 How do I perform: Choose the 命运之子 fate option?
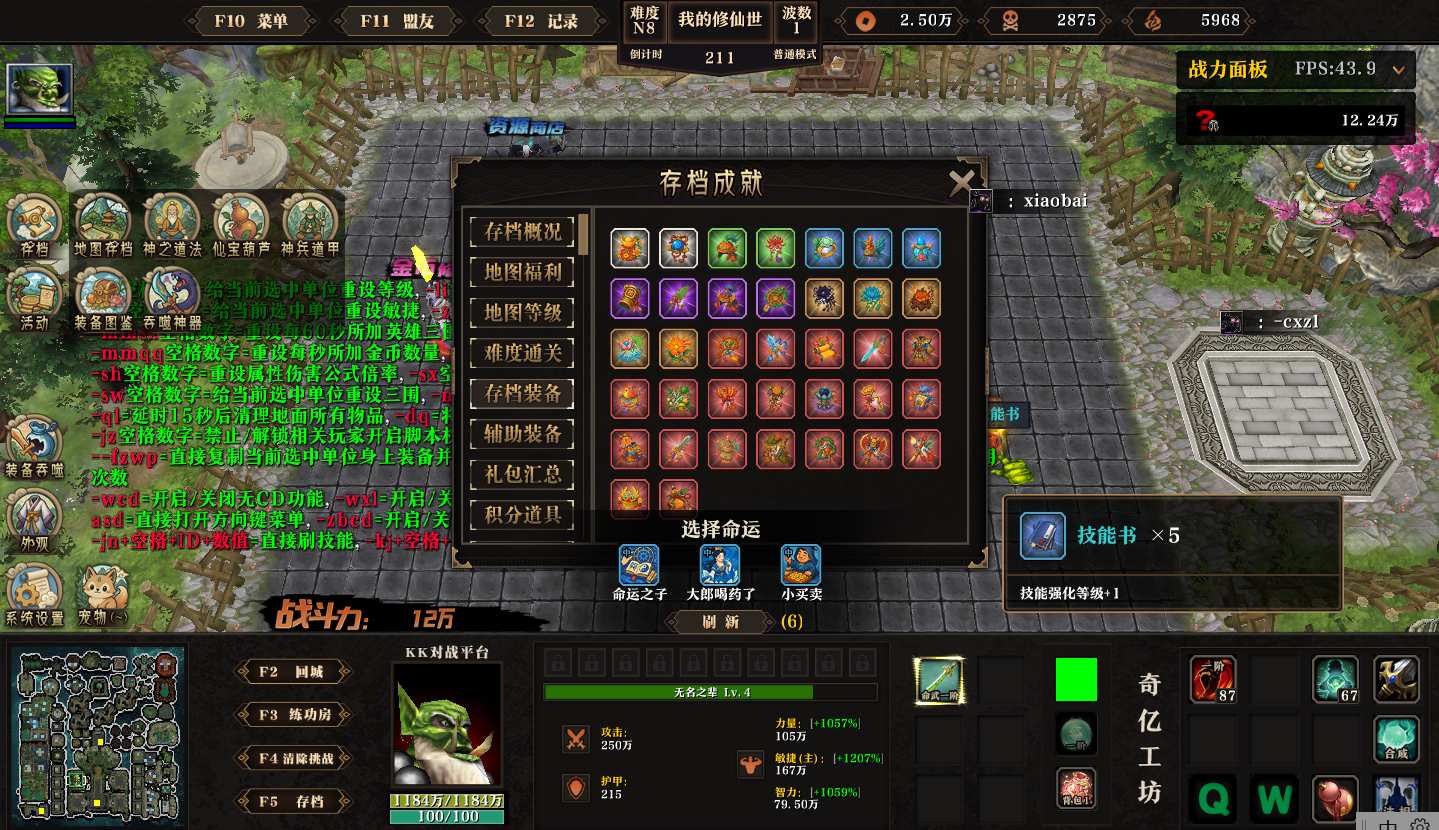pos(639,566)
